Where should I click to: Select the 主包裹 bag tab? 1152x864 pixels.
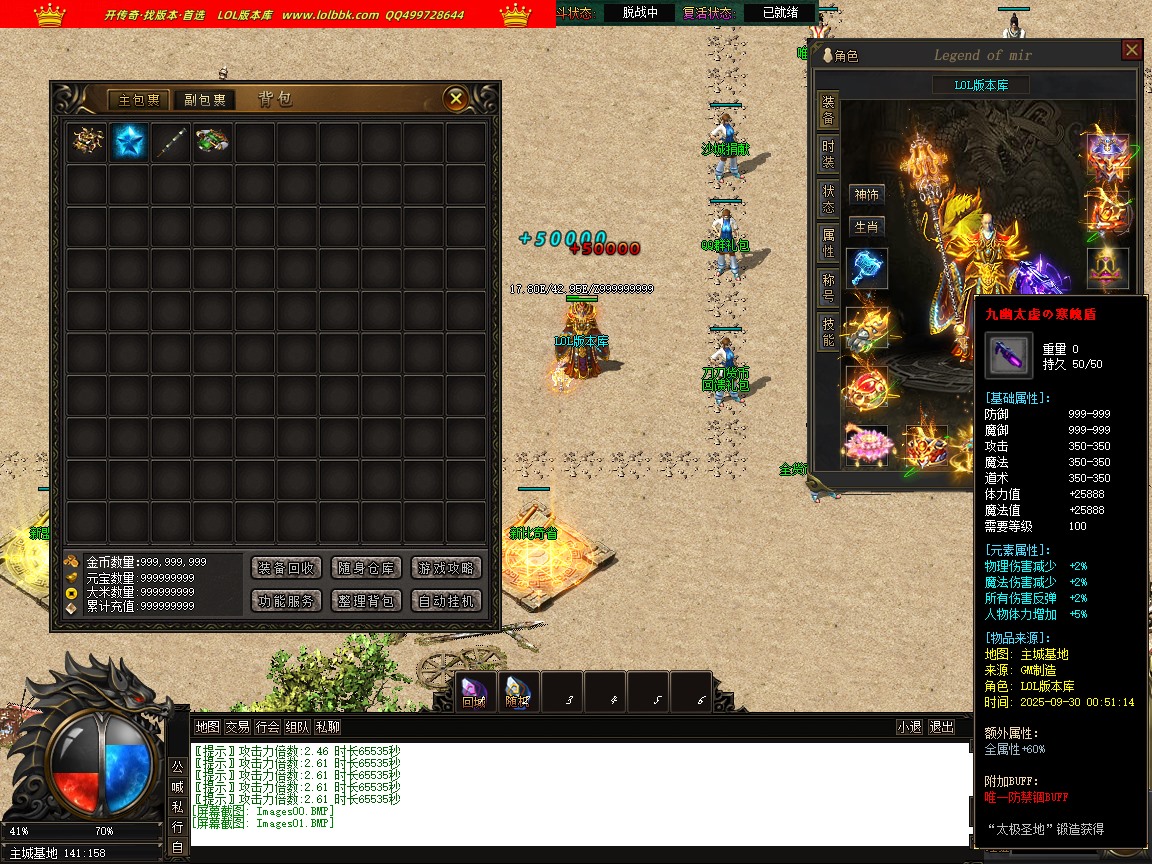coord(139,100)
